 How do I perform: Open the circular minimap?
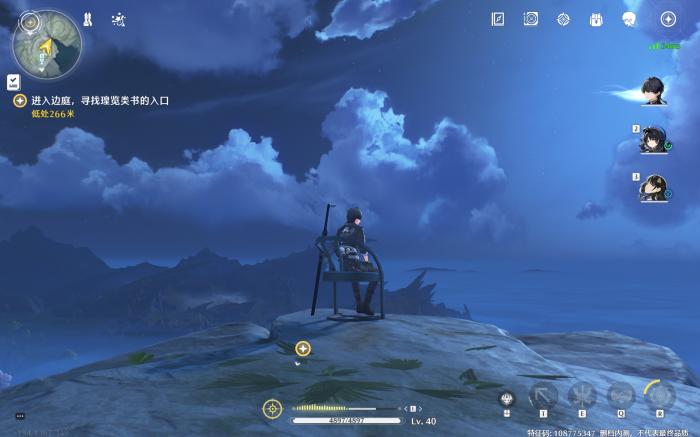click(x=47, y=44)
